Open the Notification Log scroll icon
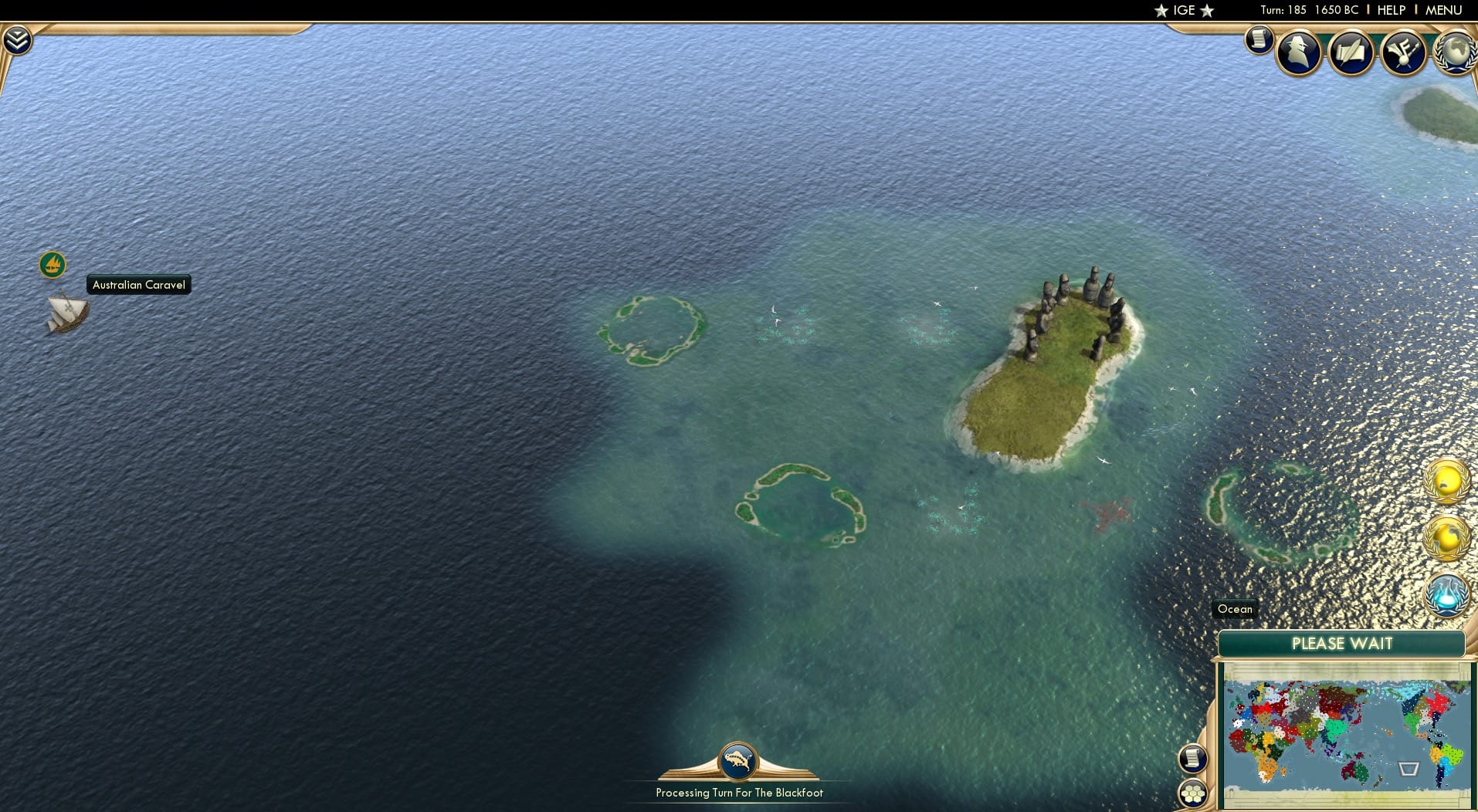1478x812 pixels. click(1259, 41)
